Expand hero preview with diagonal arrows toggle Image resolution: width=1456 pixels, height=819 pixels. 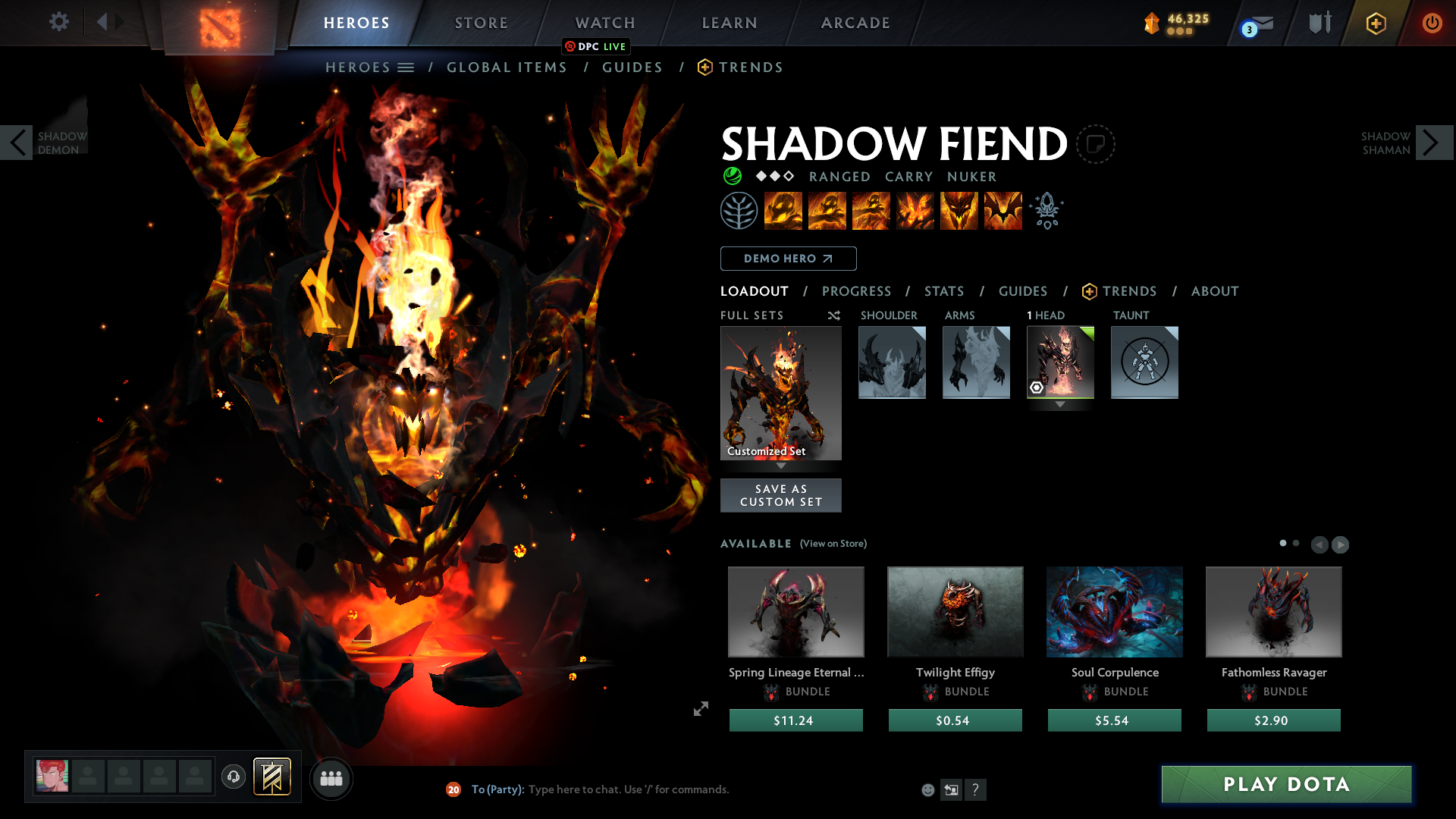click(700, 708)
